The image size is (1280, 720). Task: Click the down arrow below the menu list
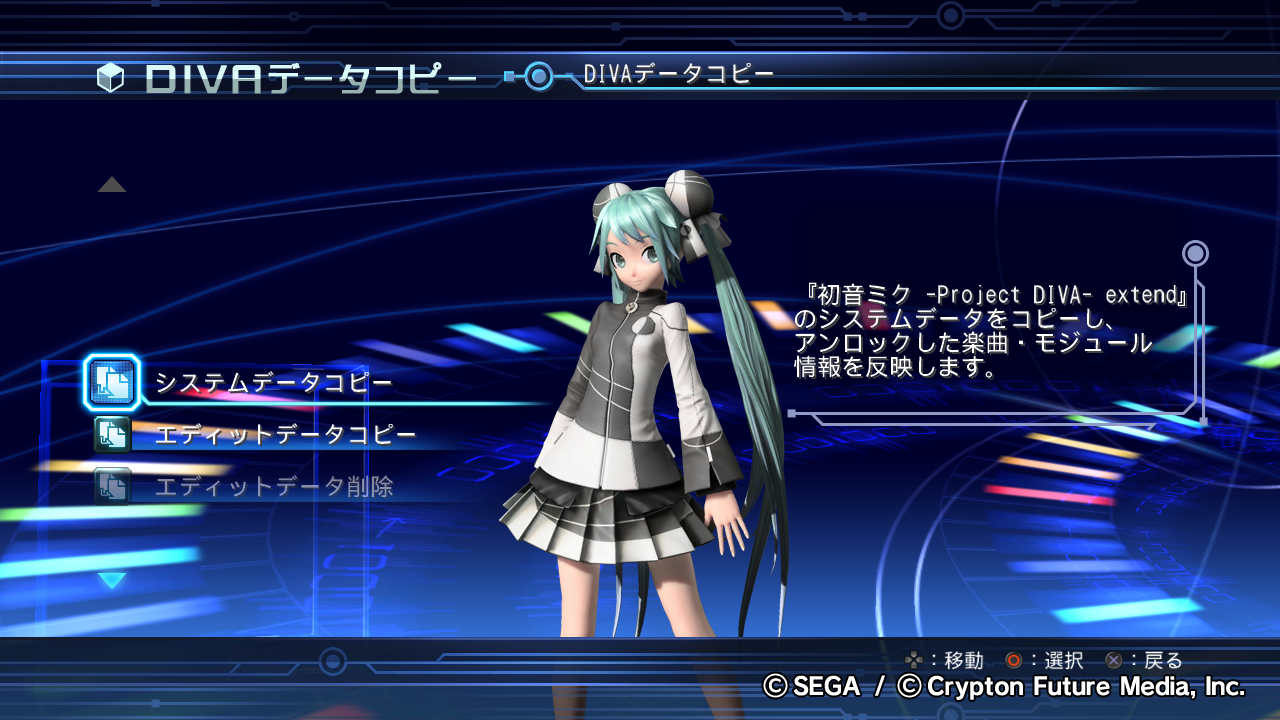[112, 581]
